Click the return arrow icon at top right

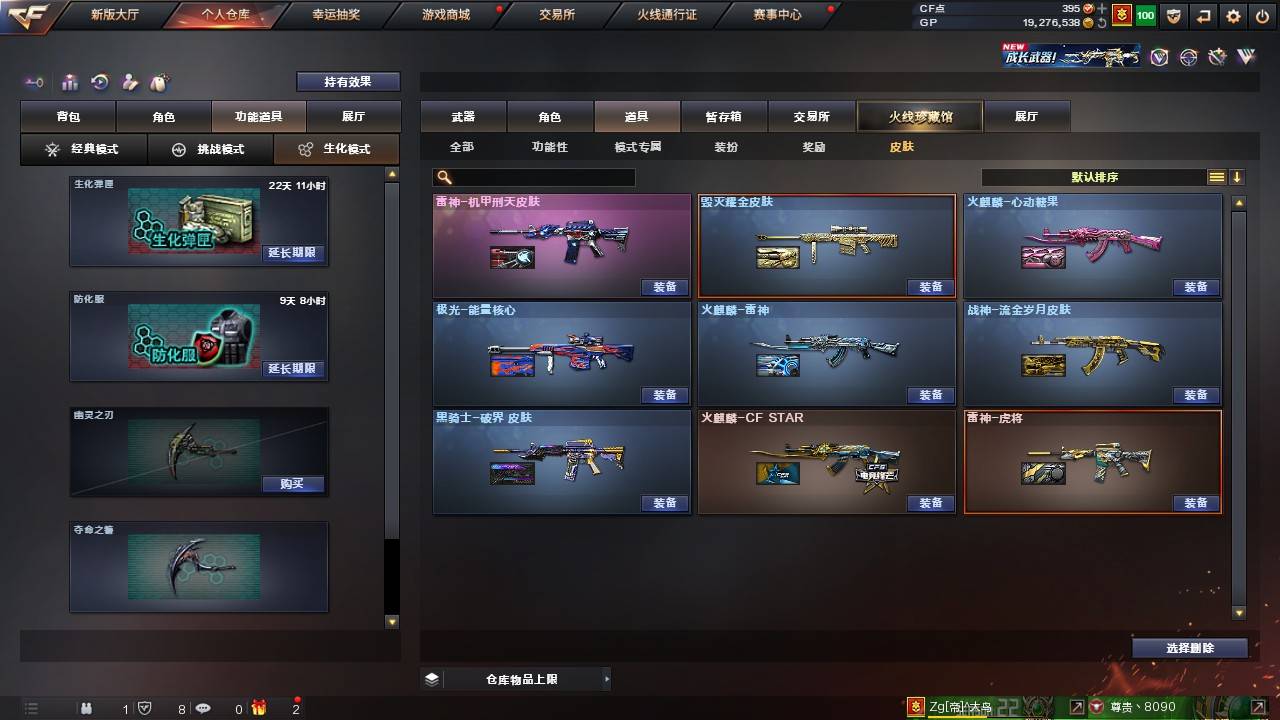(1203, 16)
